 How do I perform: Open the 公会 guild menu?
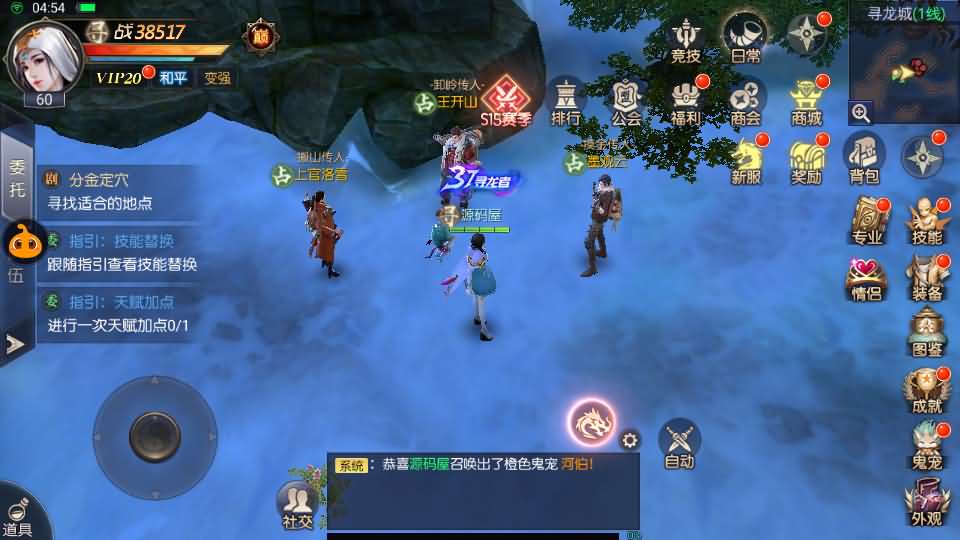click(626, 101)
